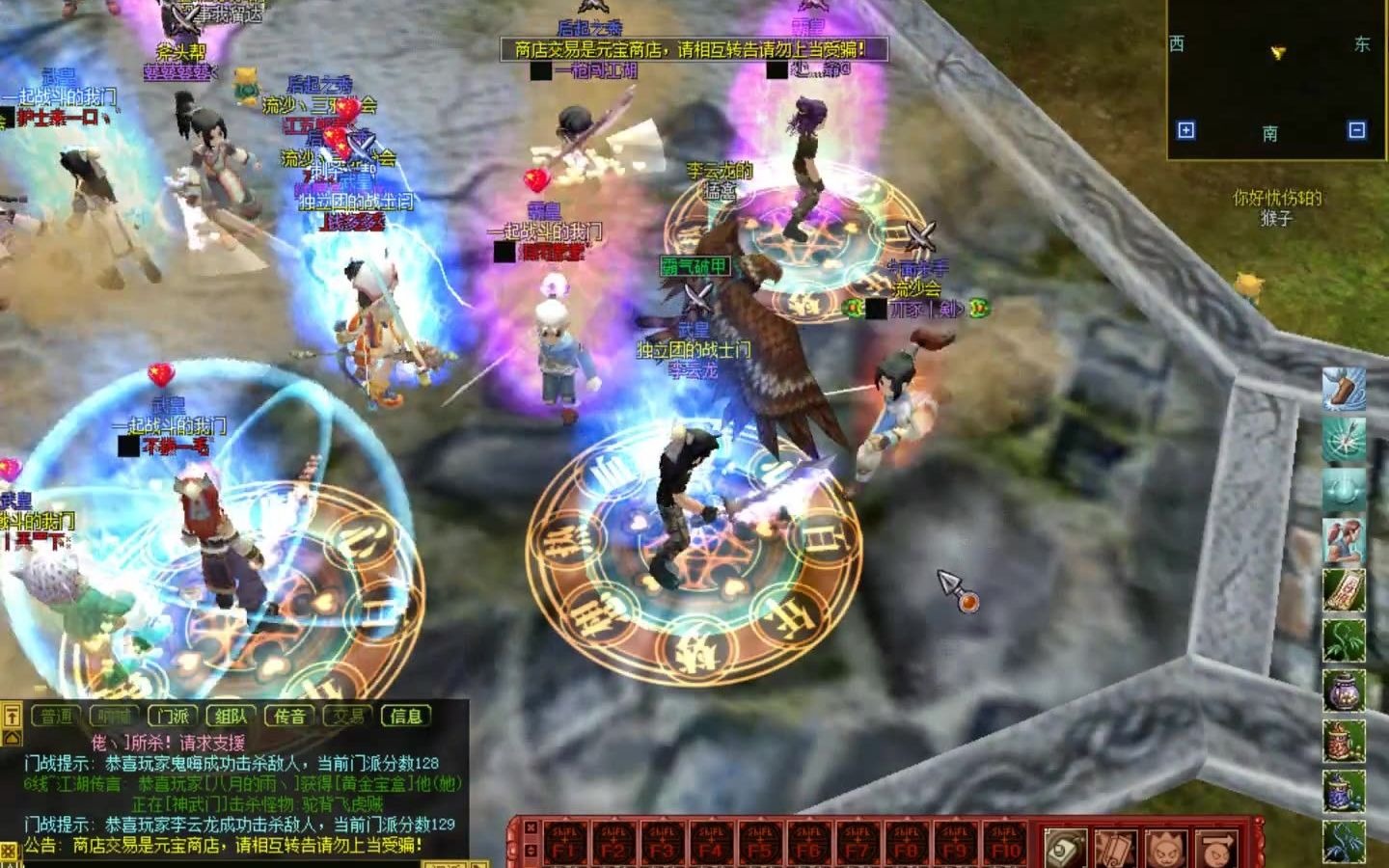This screenshot has height=868, width=1389.
Task: Click the yellow arrow marker on the minimap
Action: point(1278,54)
